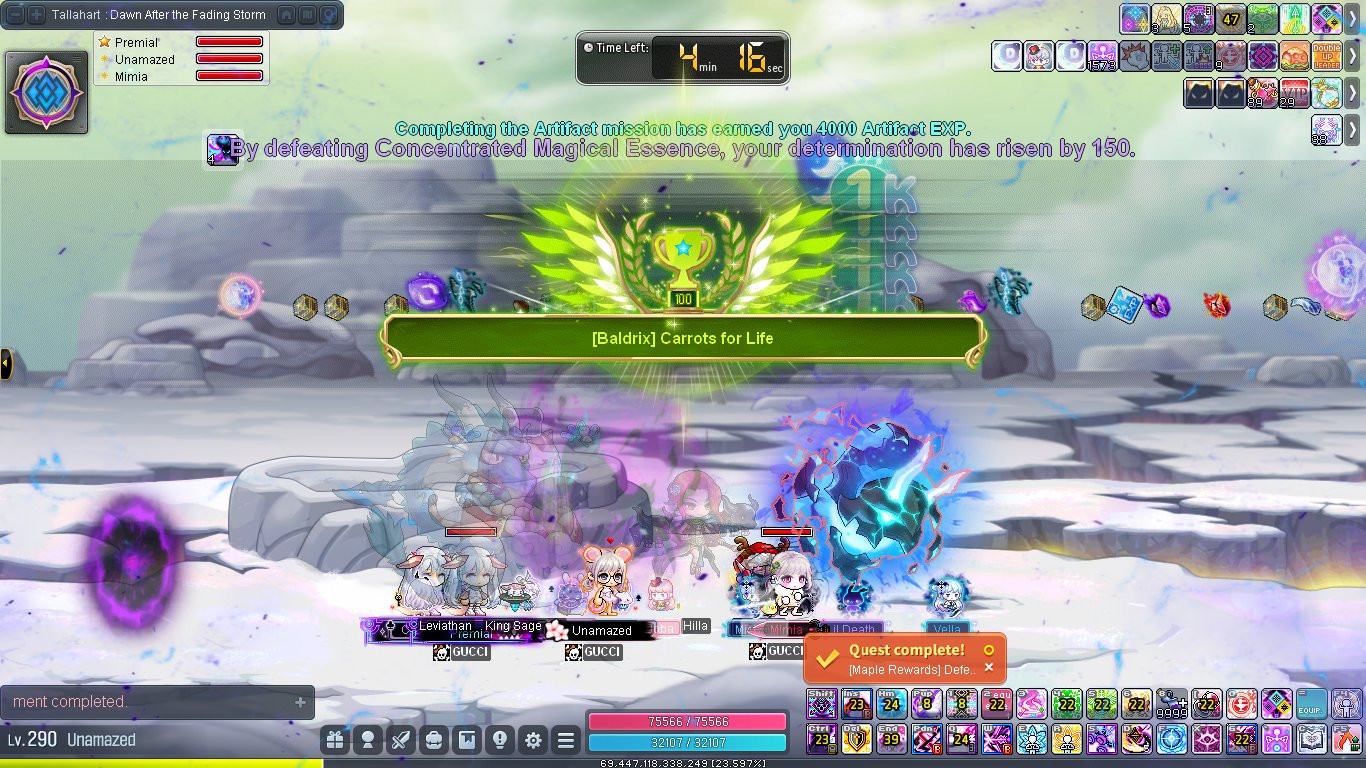Viewport: 1366px width, 768px height.
Task: Open the gift box event menu
Action: (335, 740)
